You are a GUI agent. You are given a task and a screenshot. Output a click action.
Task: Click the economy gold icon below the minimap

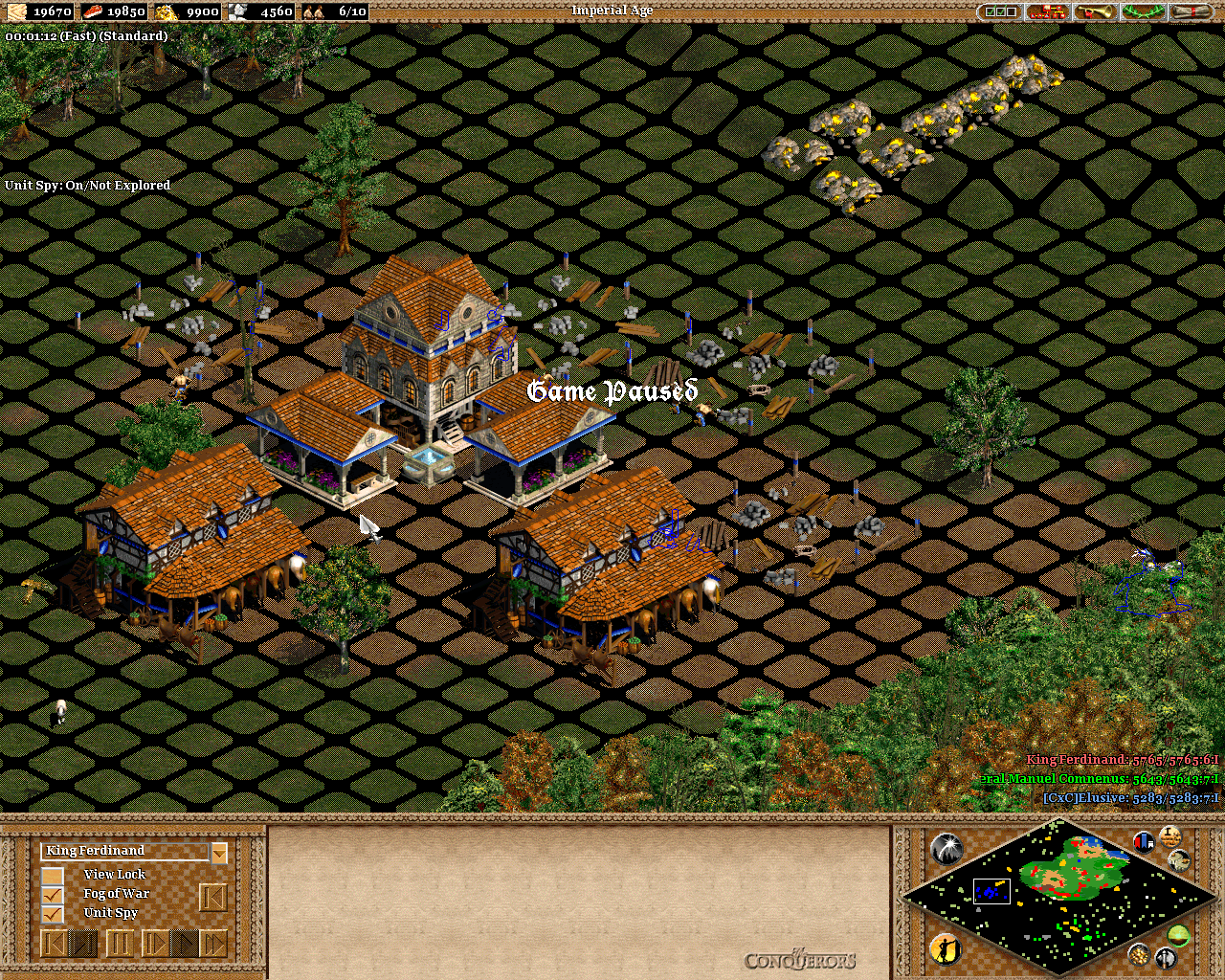point(1139,956)
